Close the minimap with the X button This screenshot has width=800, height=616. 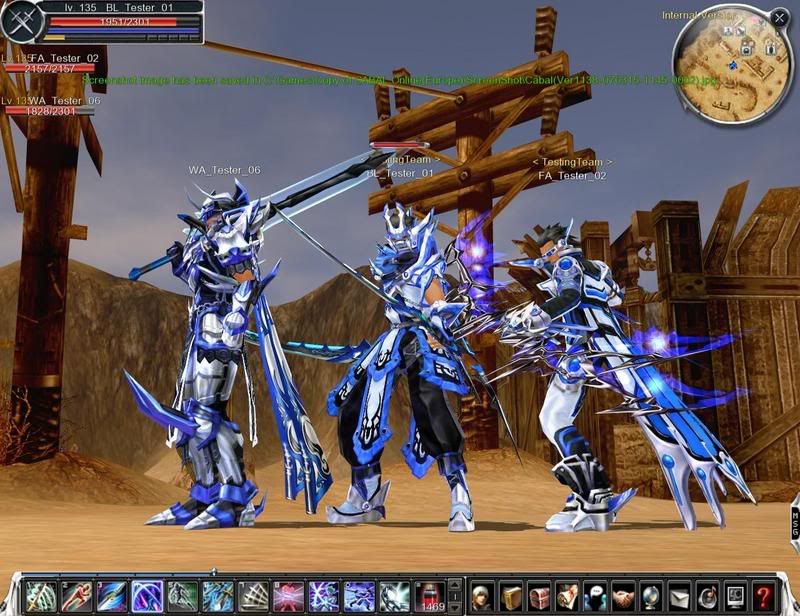coord(779,18)
